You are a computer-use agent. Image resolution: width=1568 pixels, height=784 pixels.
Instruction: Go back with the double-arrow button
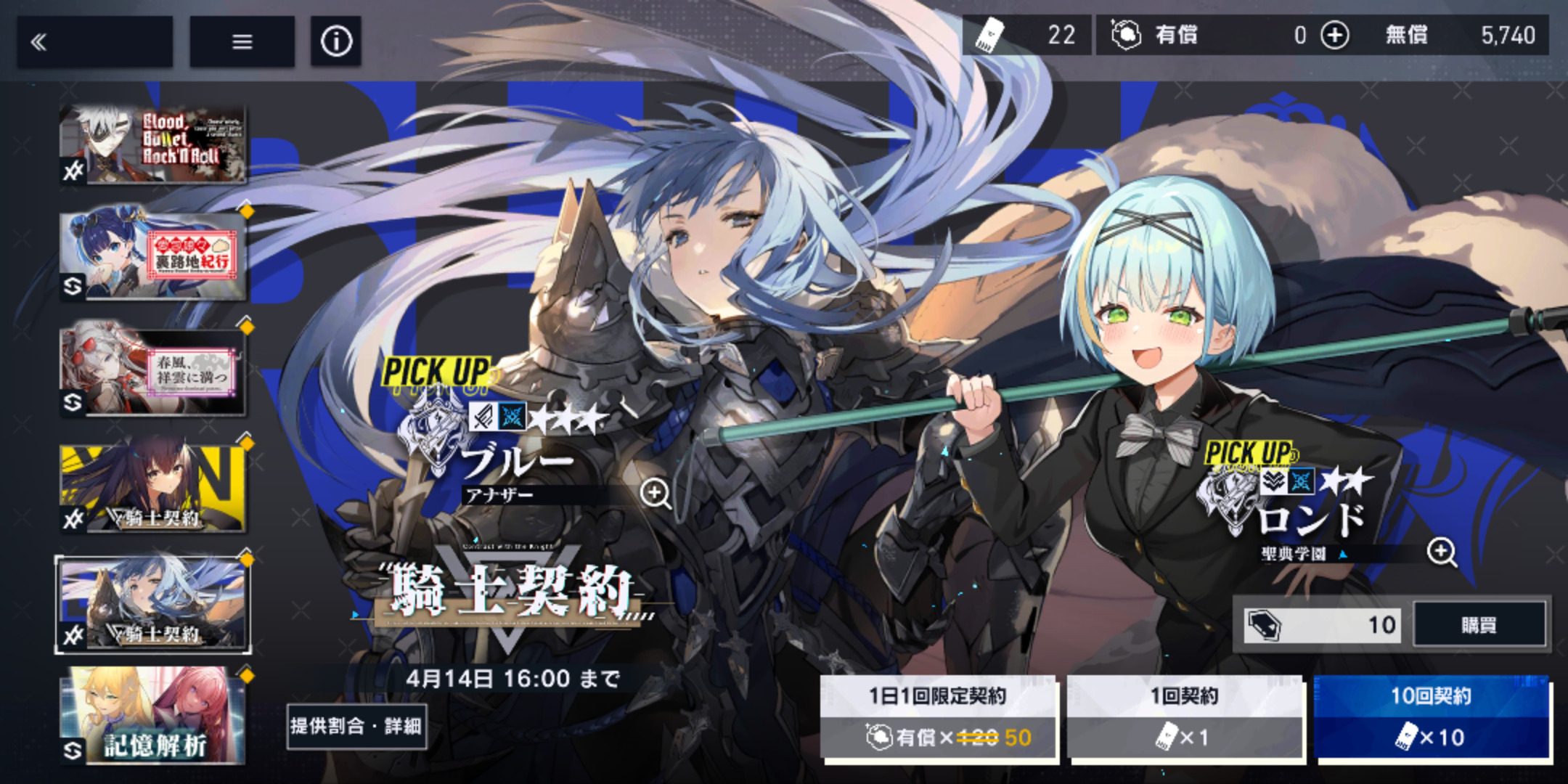(94, 42)
